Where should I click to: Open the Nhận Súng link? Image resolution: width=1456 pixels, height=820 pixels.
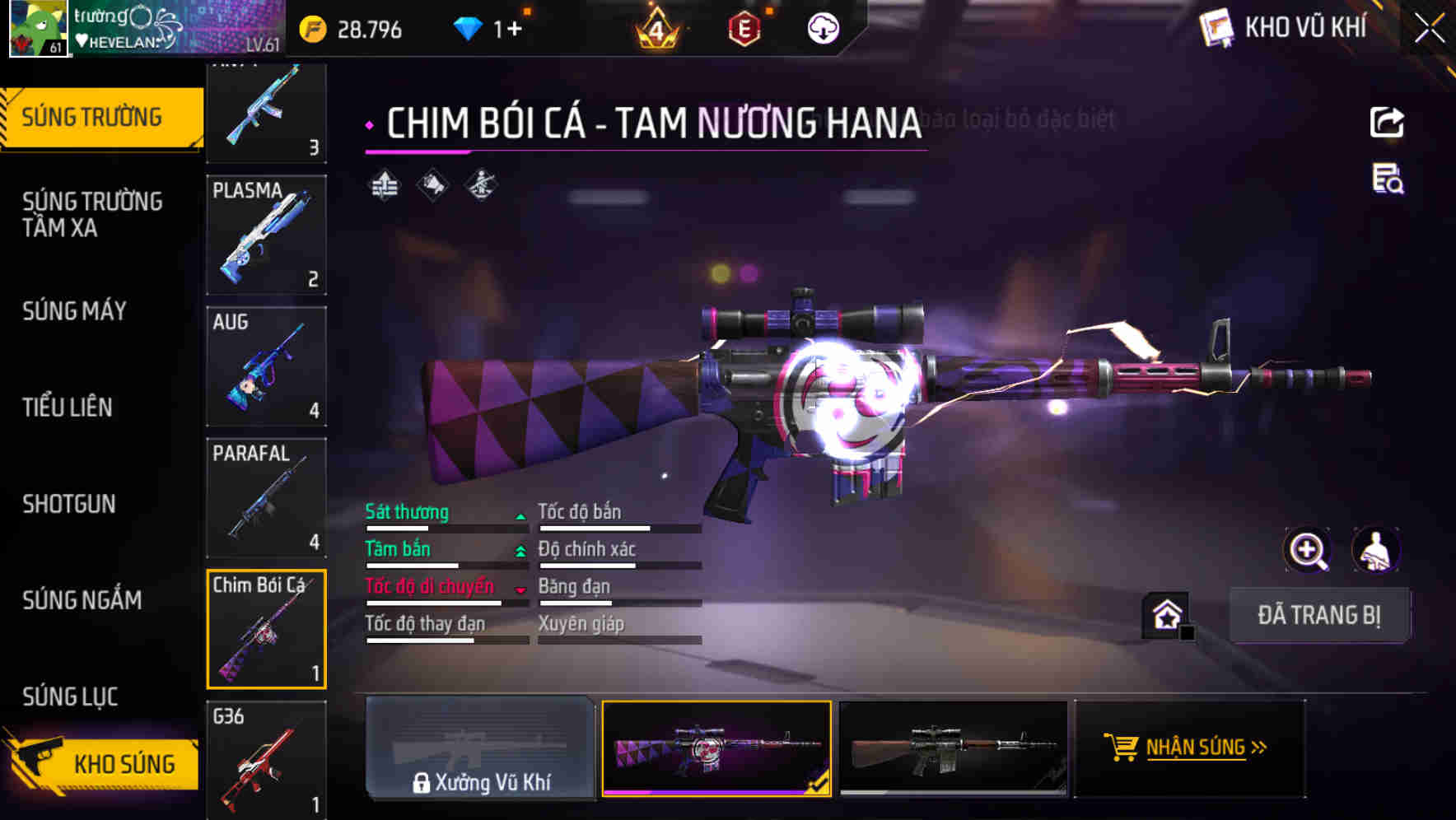(1190, 748)
